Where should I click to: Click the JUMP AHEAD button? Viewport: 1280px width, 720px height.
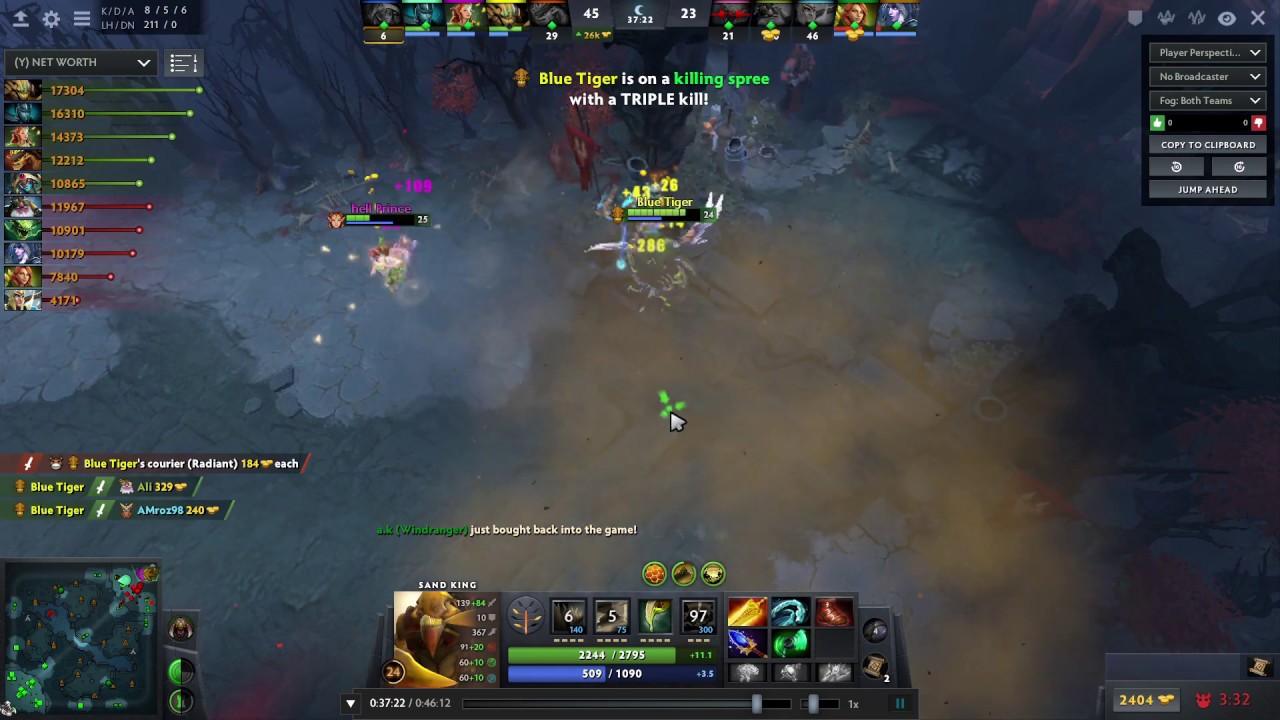click(x=1208, y=189)
